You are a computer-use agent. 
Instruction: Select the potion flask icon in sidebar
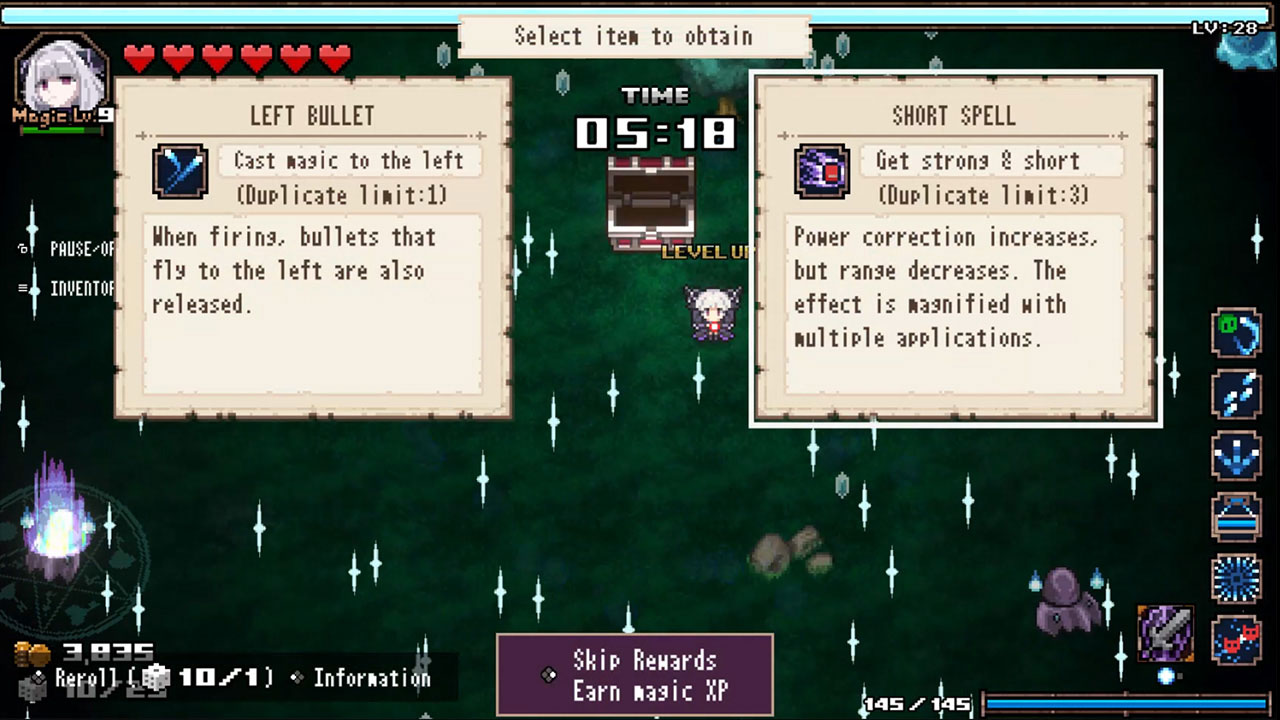pos(1237,518)
